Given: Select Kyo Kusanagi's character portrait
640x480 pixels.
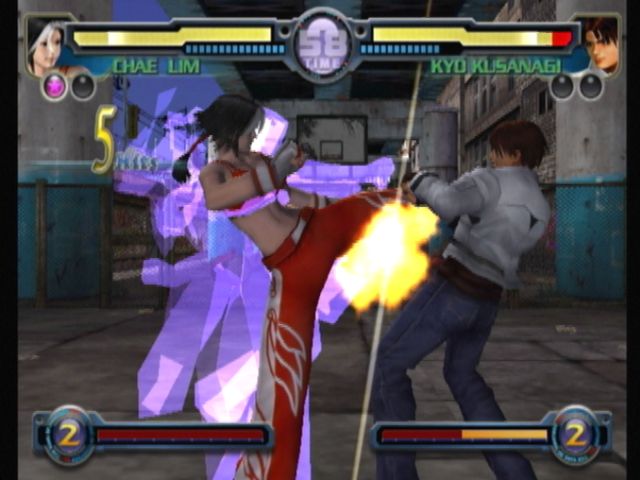Looking at the screenshot, I should pyautogui.click(x=598, y=45).
